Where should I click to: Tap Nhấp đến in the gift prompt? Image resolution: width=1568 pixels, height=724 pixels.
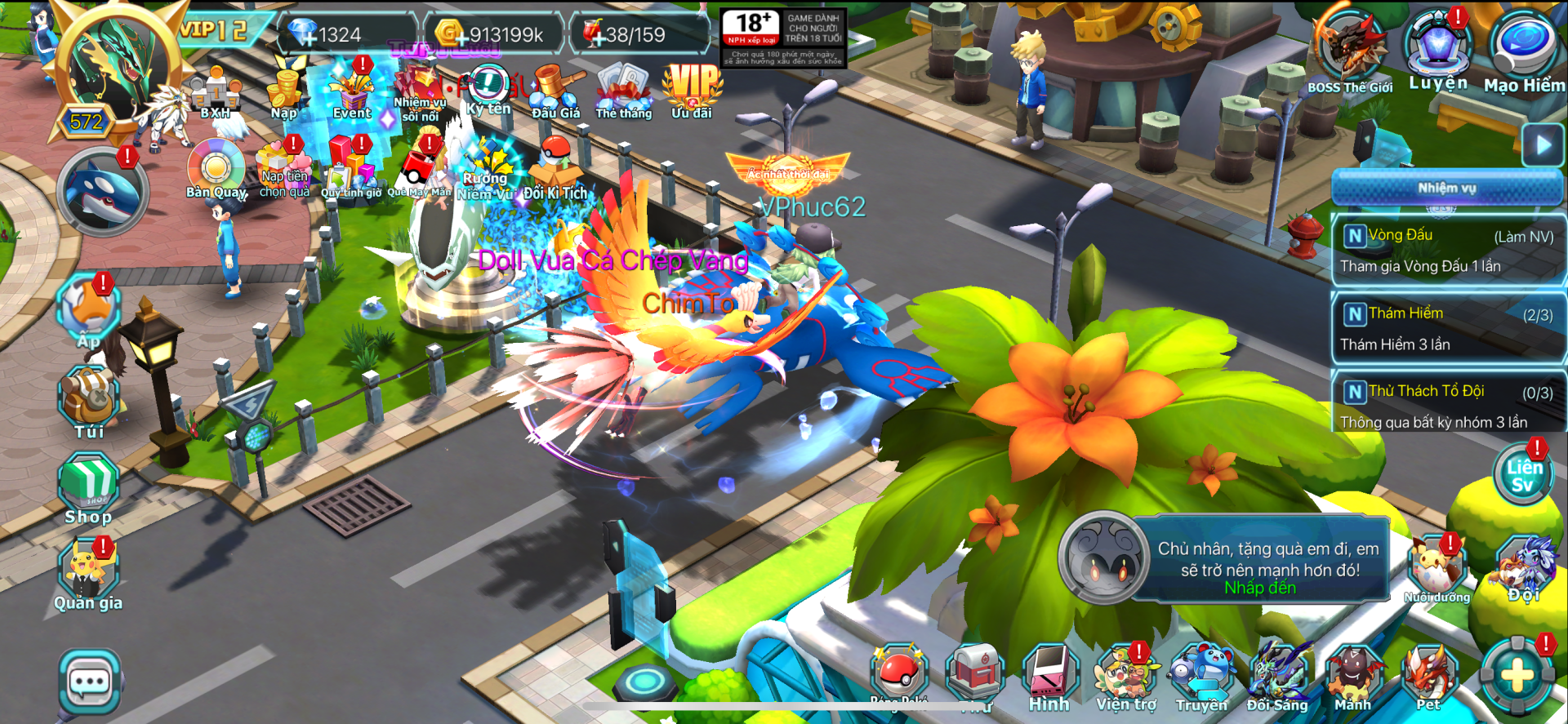tap(1260, 588)
